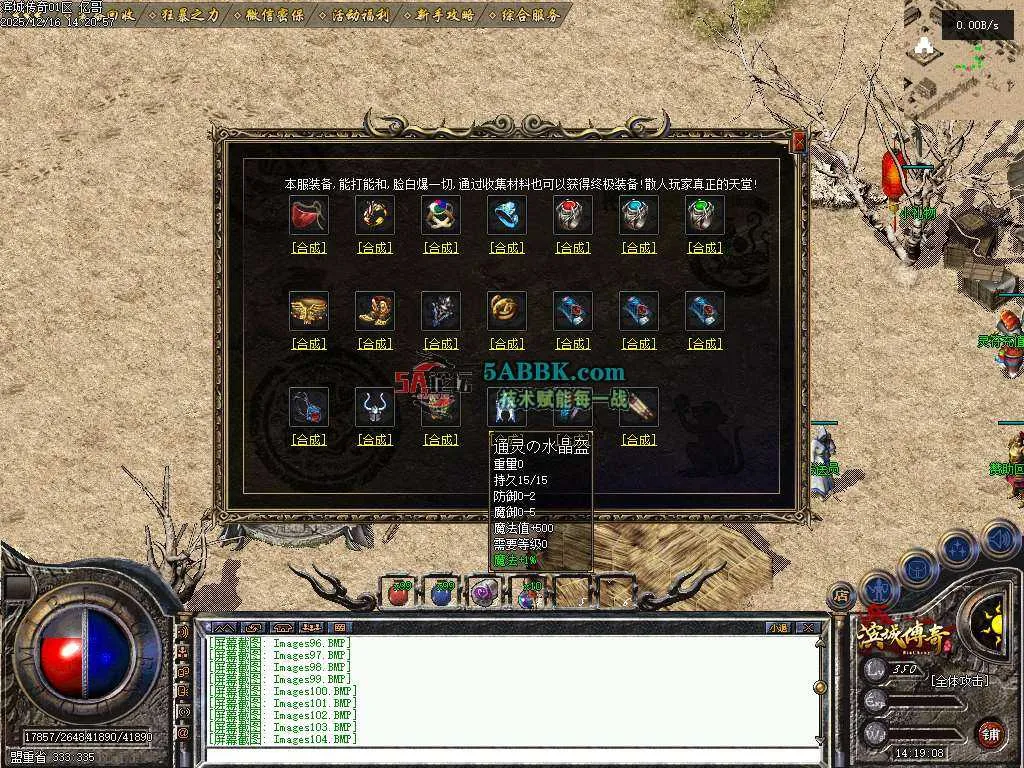
Task: Select the rainbow gem ring icon
Action: pyautogui.click(x=441, y=214)
